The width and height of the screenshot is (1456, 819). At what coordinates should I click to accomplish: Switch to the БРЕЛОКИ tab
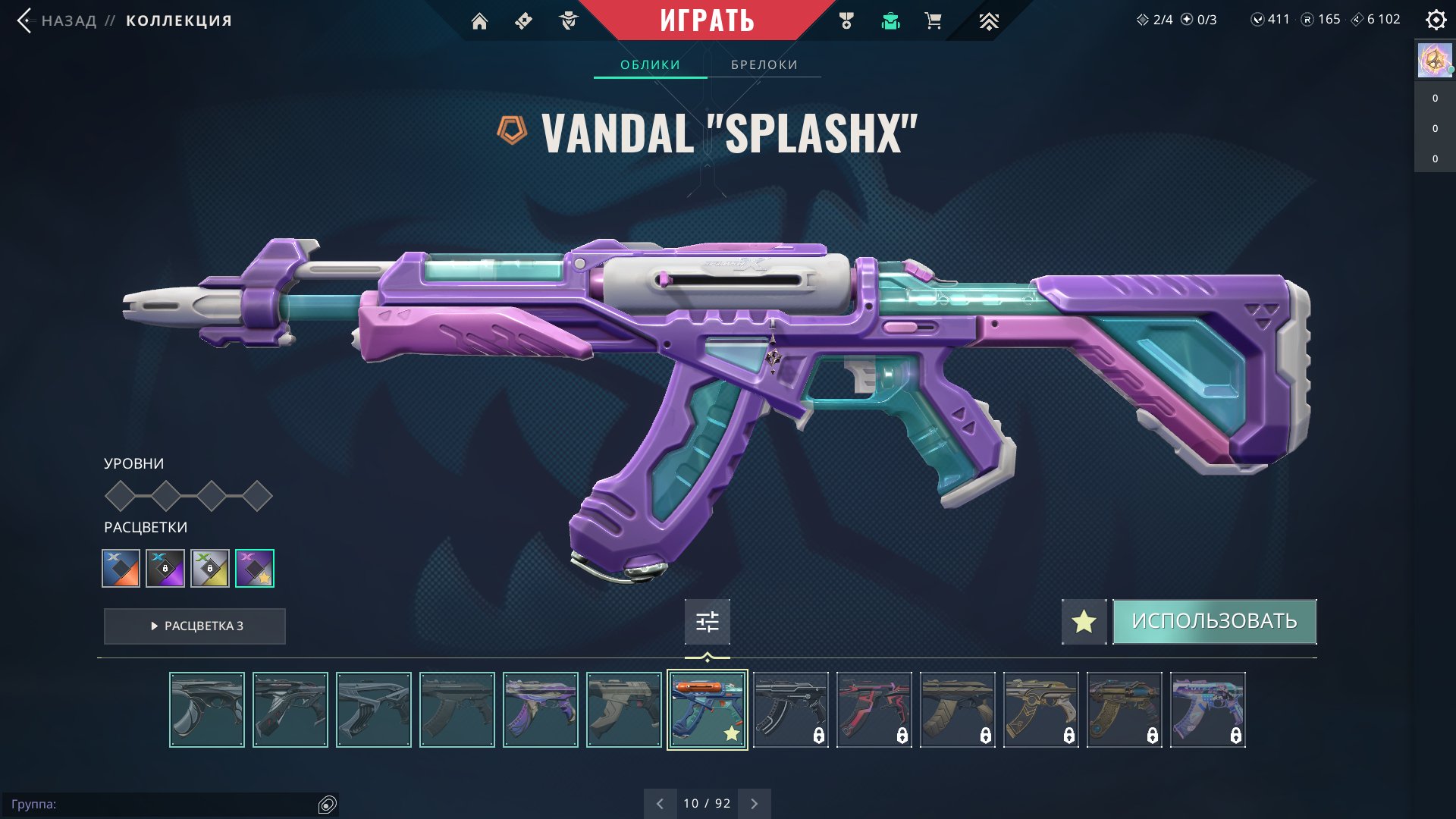(x=764, y=65)
